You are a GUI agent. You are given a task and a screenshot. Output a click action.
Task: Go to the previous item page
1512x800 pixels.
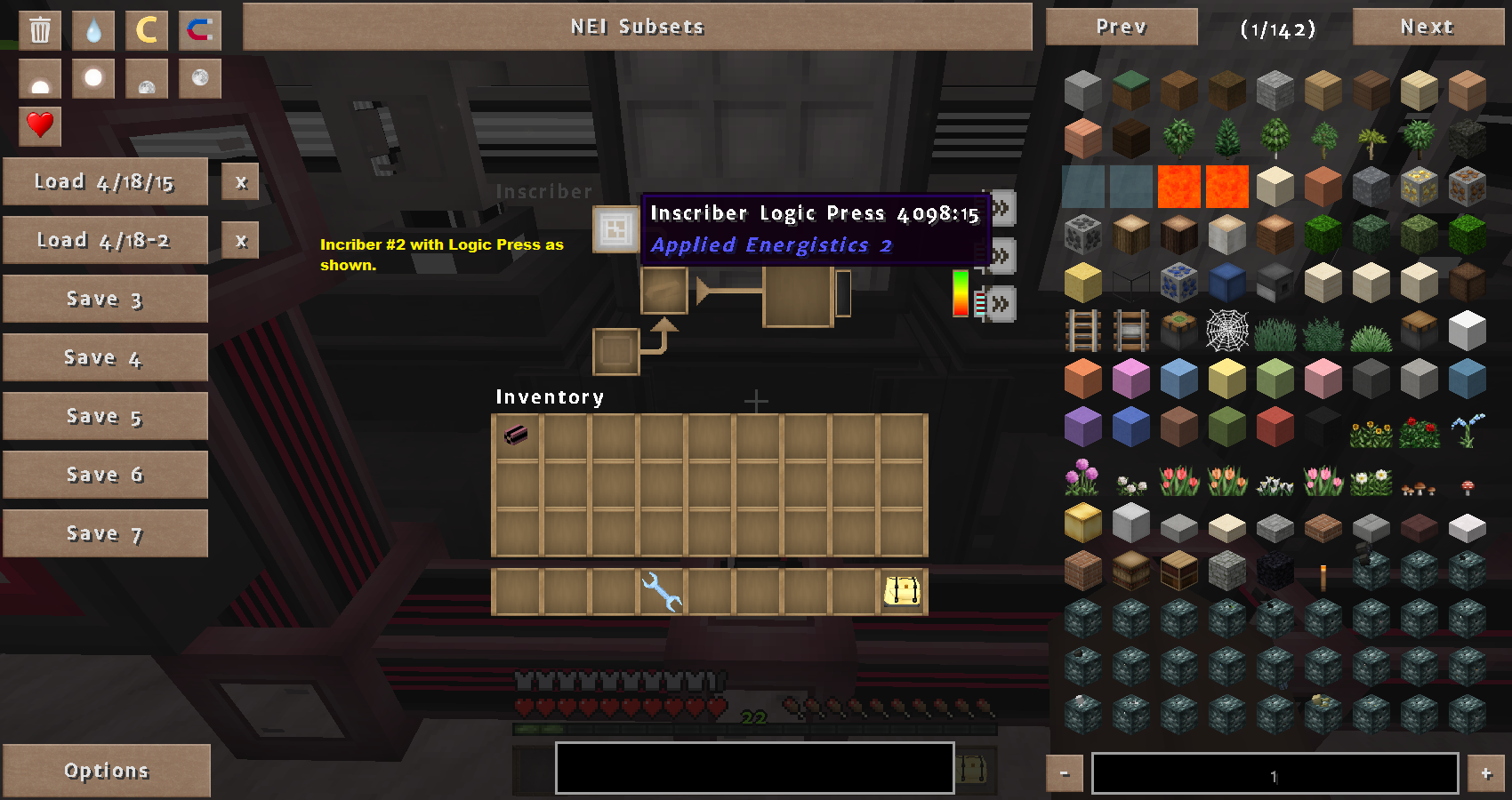1121,27
